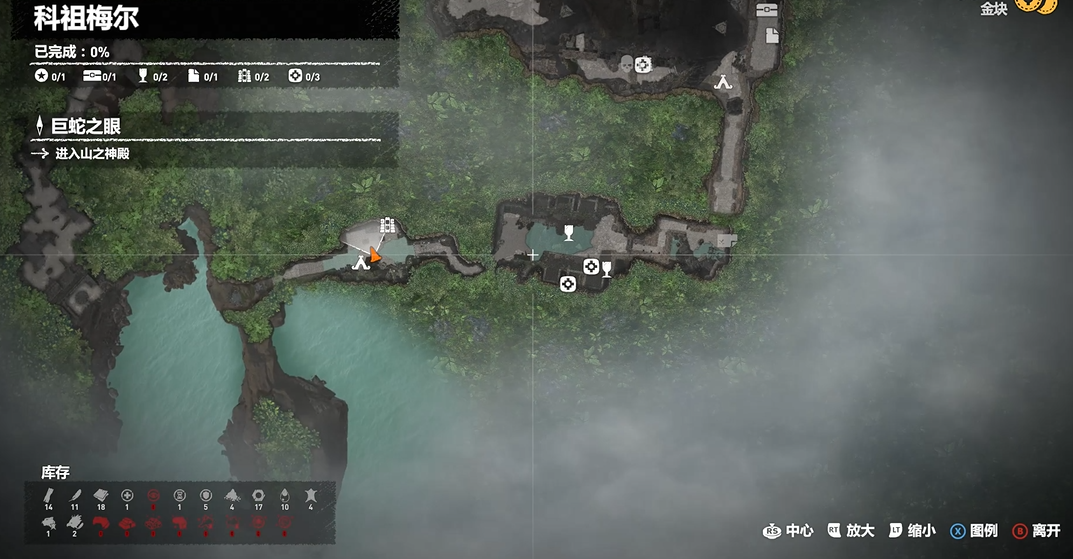
Task: Pick the crosshair marker beside the skull
Action: (x=643, y=66)
